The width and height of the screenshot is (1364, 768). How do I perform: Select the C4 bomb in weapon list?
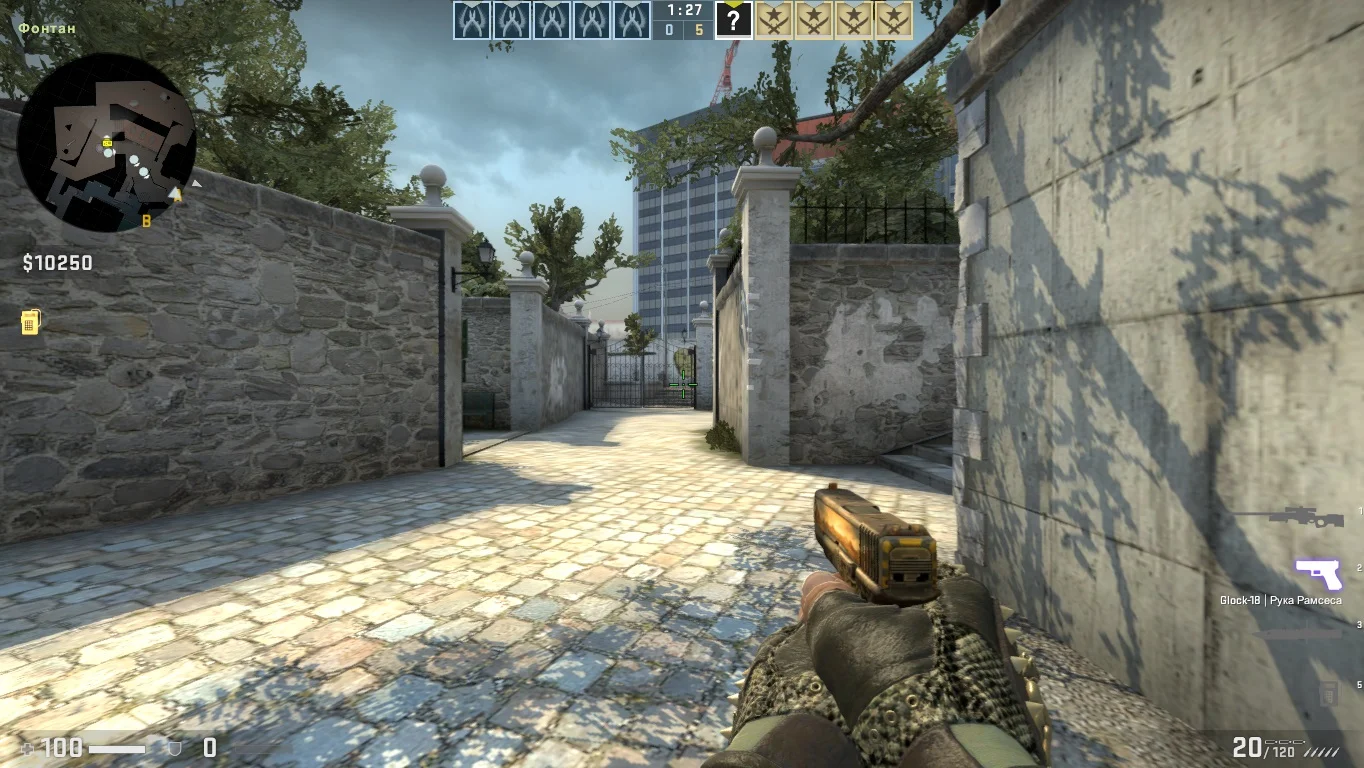[x=1327, y=692]
